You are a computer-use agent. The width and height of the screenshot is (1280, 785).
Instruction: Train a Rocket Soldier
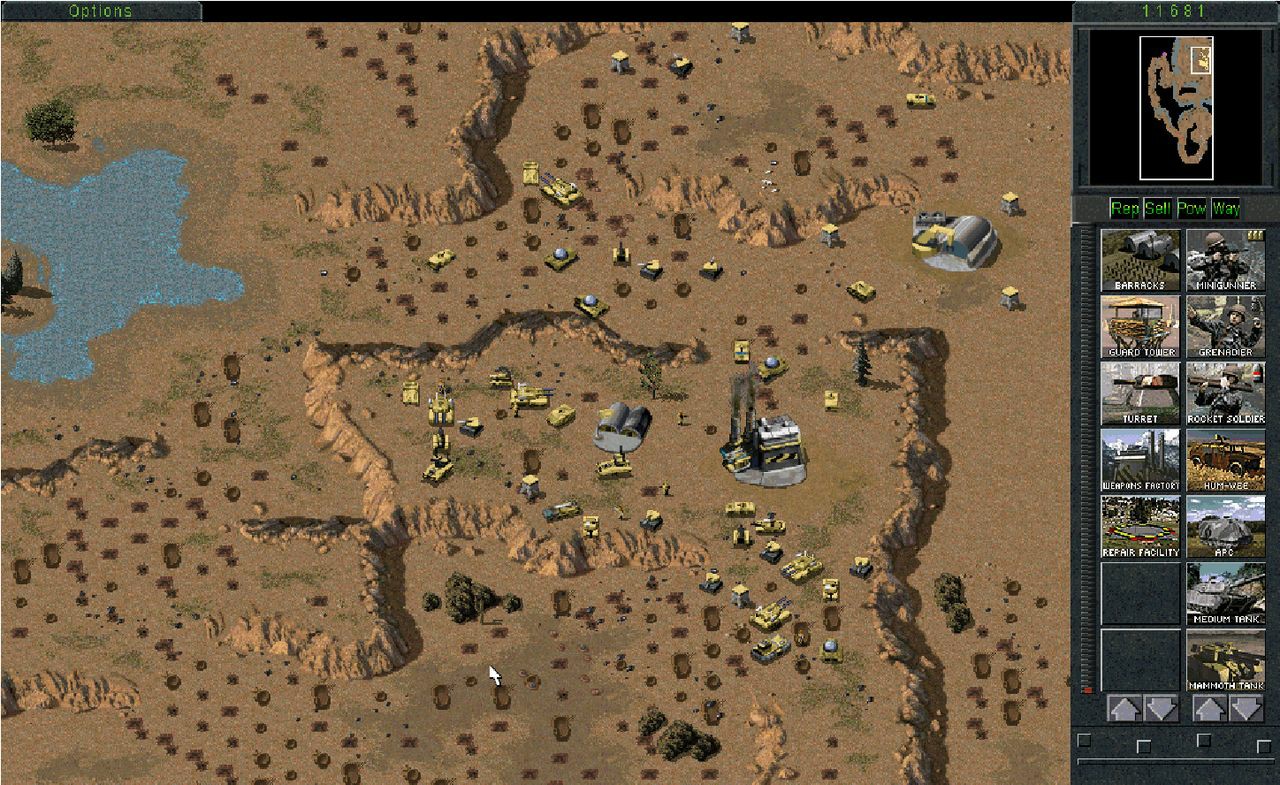click(1225, 393)
